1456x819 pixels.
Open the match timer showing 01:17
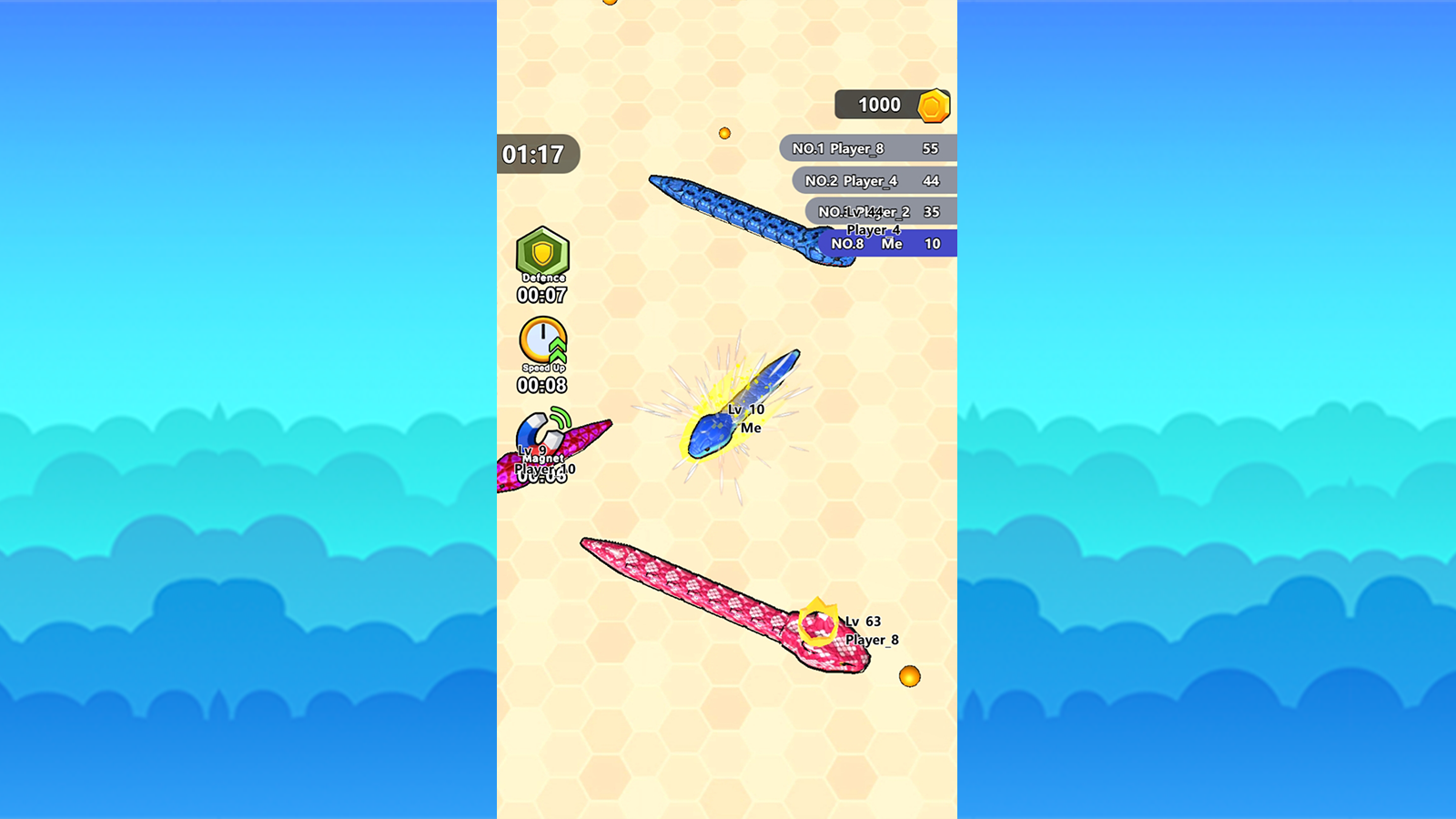[x=534, y=154]
